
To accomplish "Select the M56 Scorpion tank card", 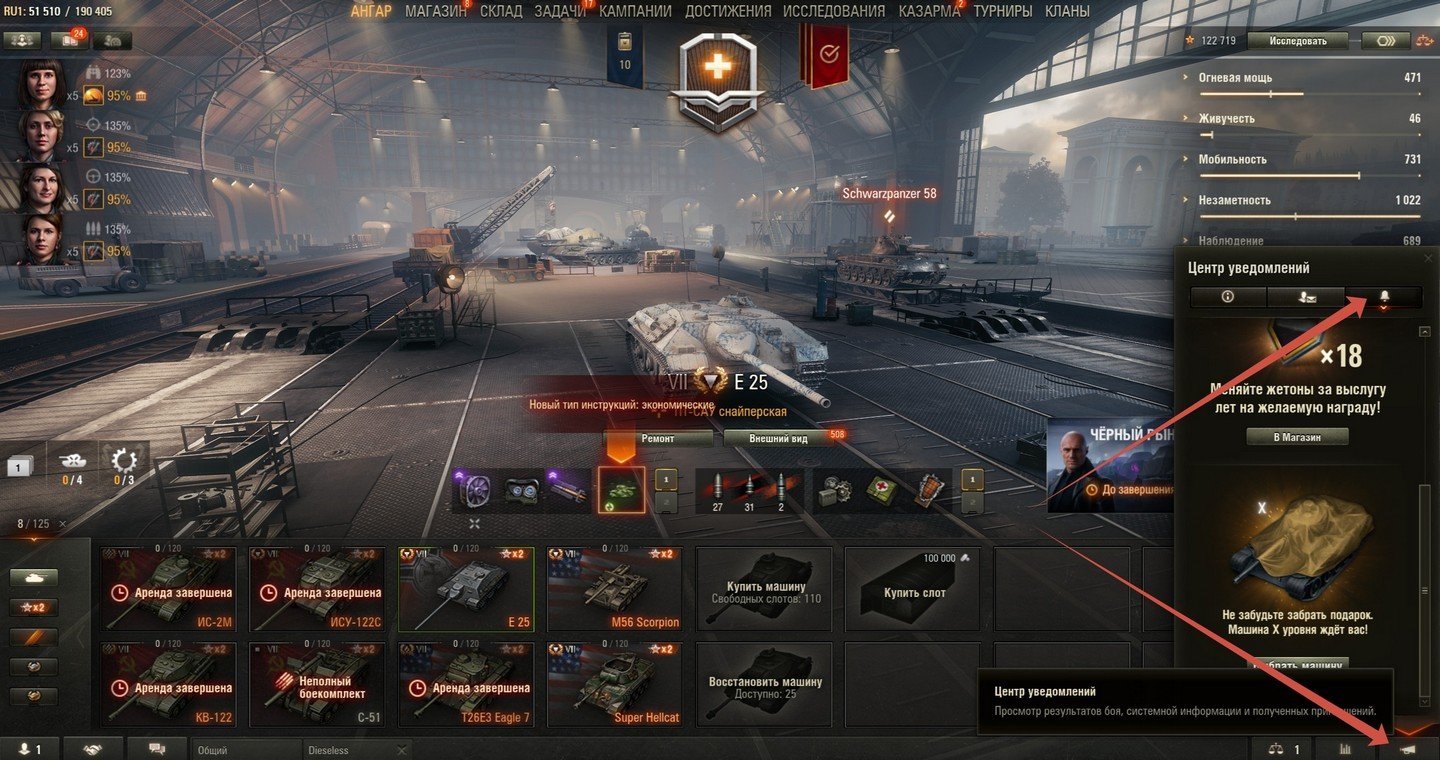I will coord(614,589).
